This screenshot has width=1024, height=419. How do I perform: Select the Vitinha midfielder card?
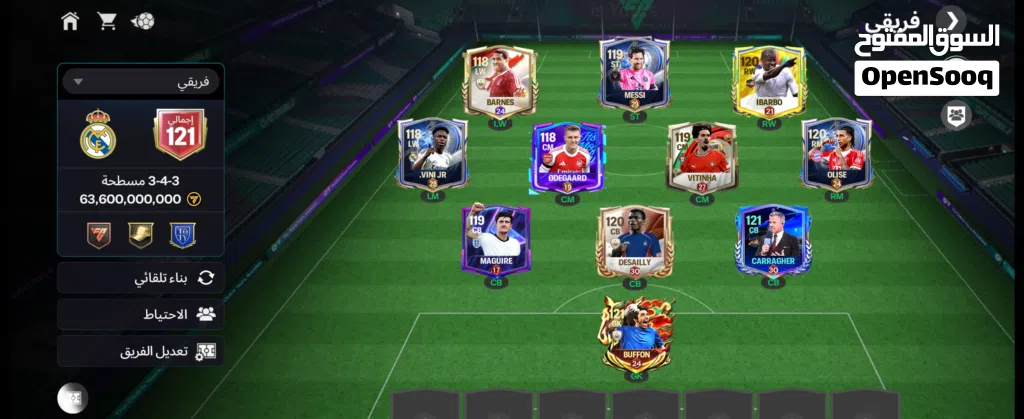pyautogui.click(x=702, y=157)
